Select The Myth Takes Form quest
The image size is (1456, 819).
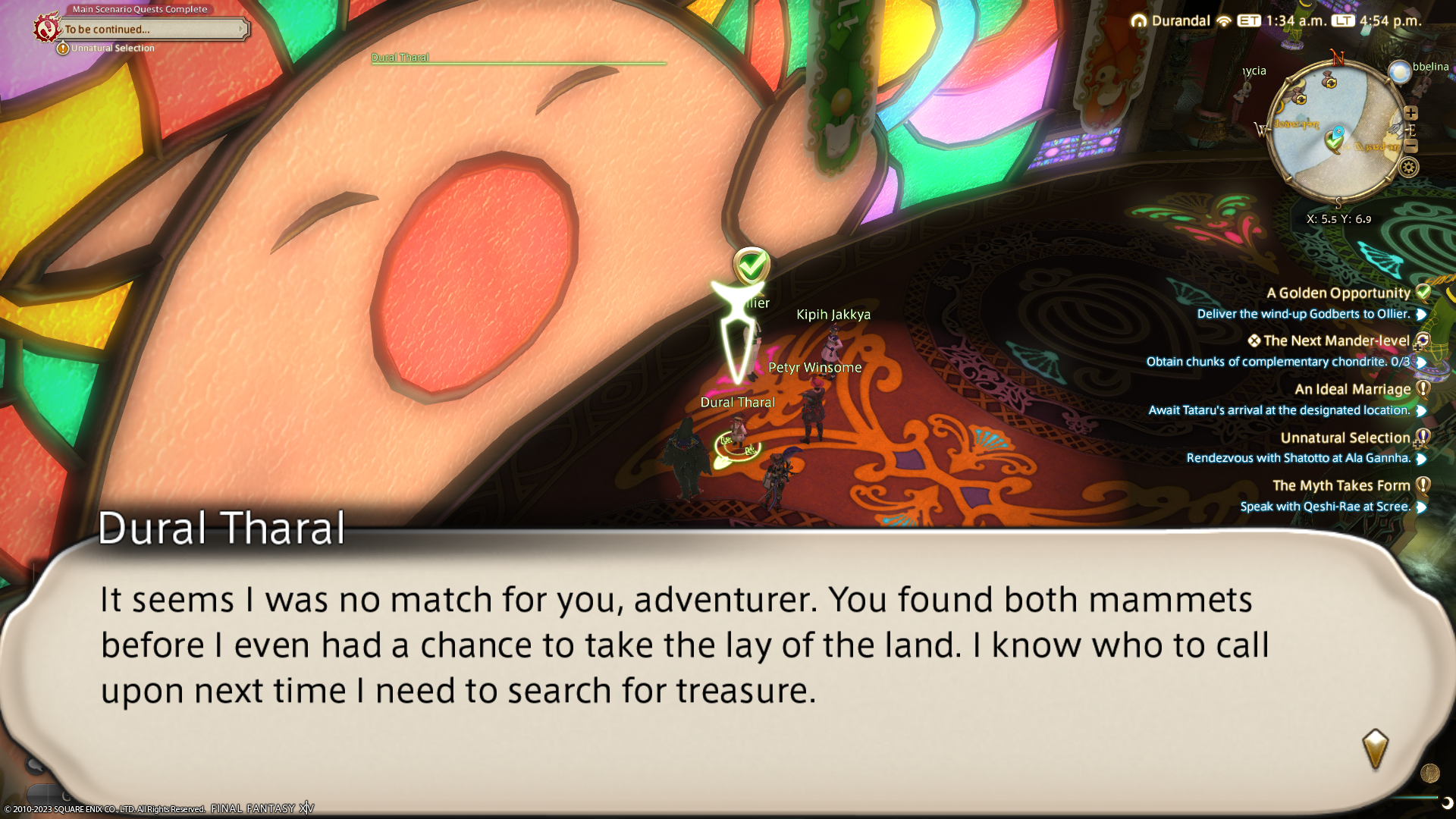pyautogui.click(x=1341, y=486)
